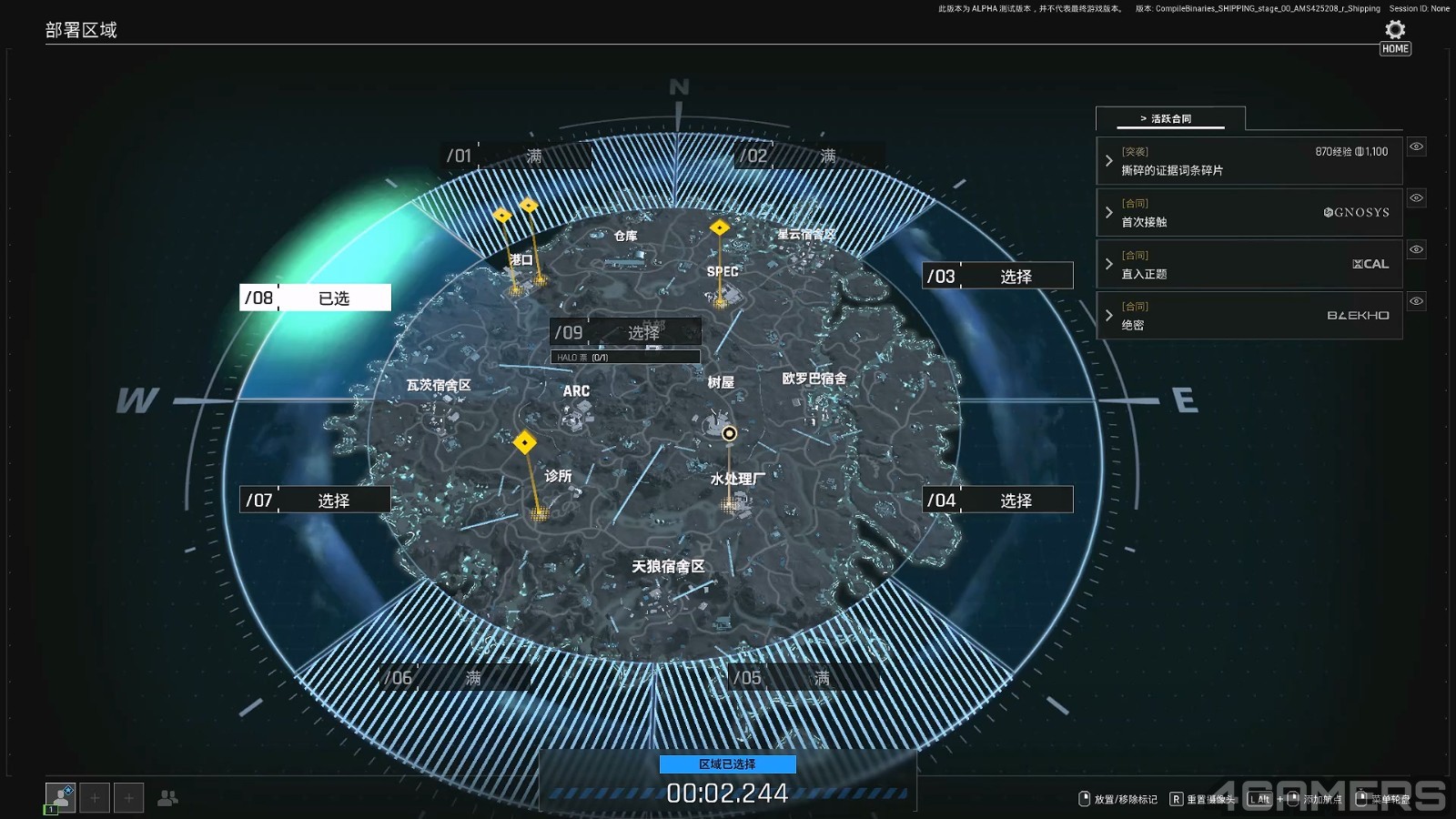
Task: Toggle visibility eye for the BLEKHO contract
Action: click(x=1416, y=301)
